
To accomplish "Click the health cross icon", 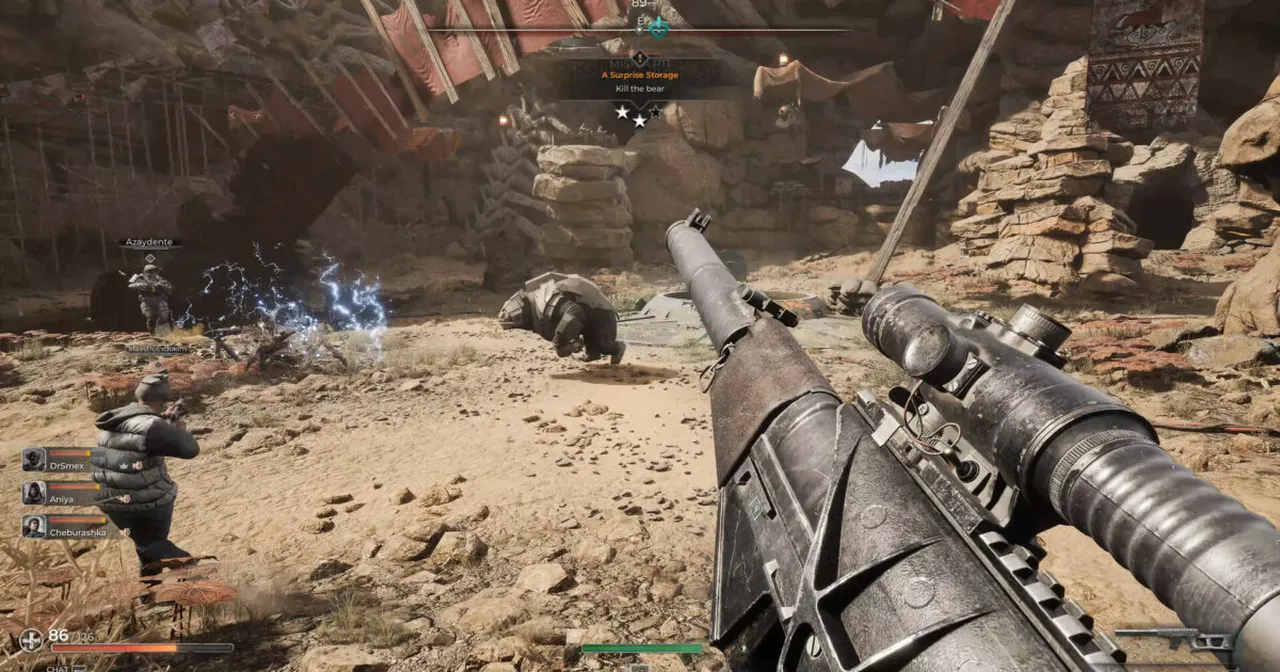I will point(31,639).
